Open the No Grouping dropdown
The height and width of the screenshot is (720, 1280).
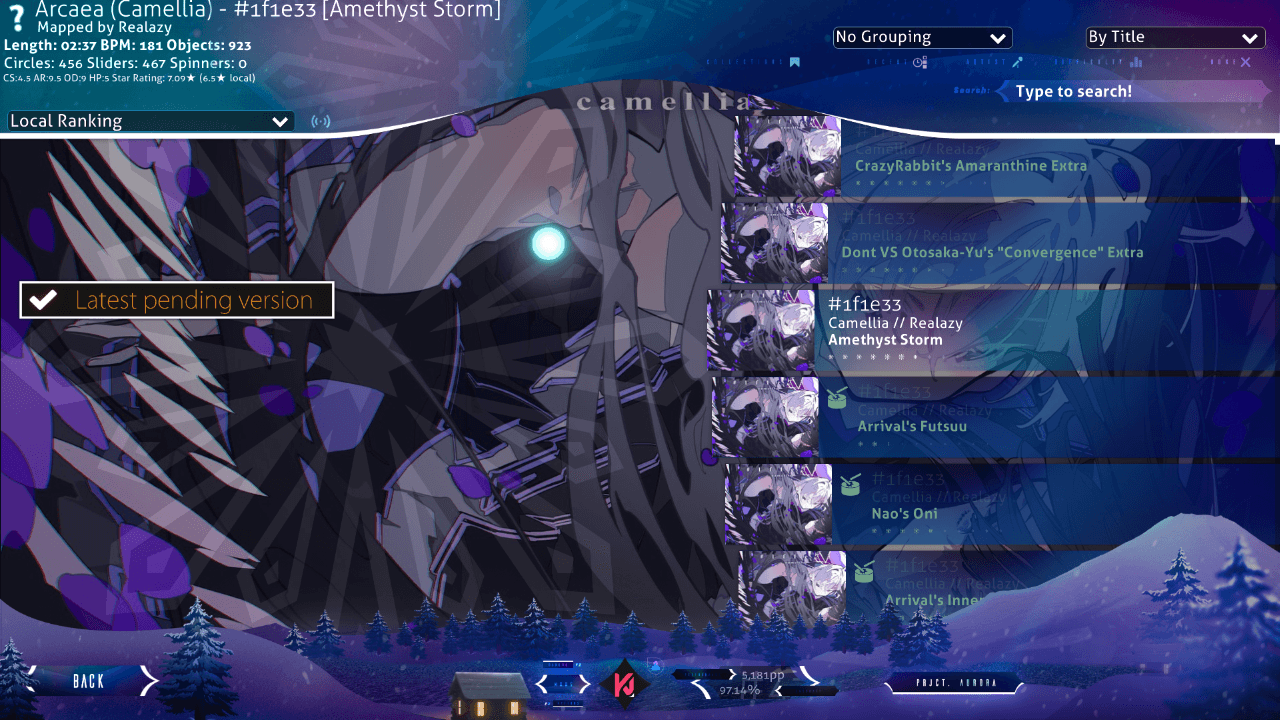point(922,38)
